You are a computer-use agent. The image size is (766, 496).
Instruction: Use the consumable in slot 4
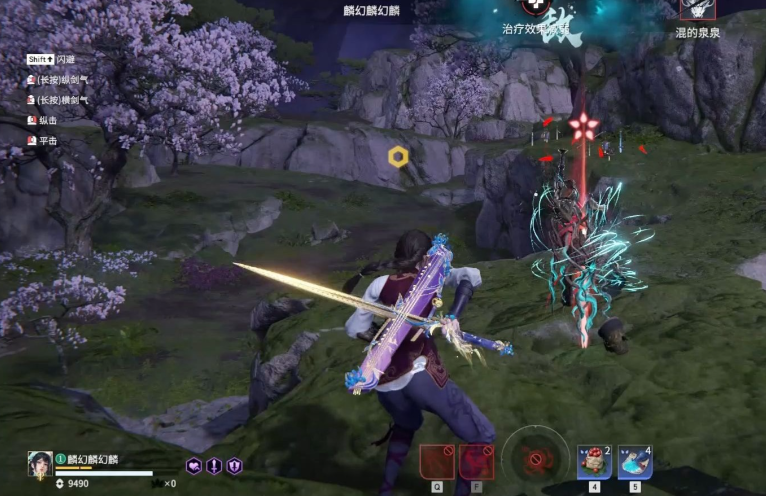pos(594,462)
